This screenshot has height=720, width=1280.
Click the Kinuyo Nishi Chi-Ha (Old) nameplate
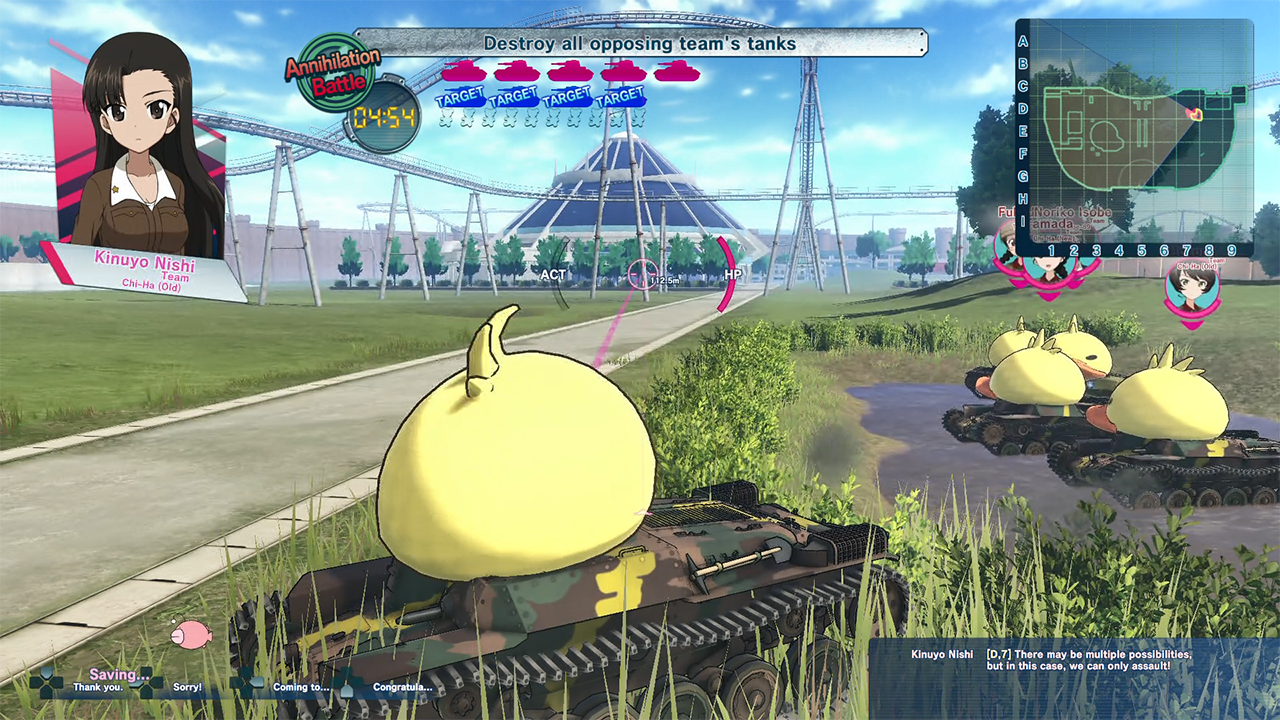(x=145, y=271)
